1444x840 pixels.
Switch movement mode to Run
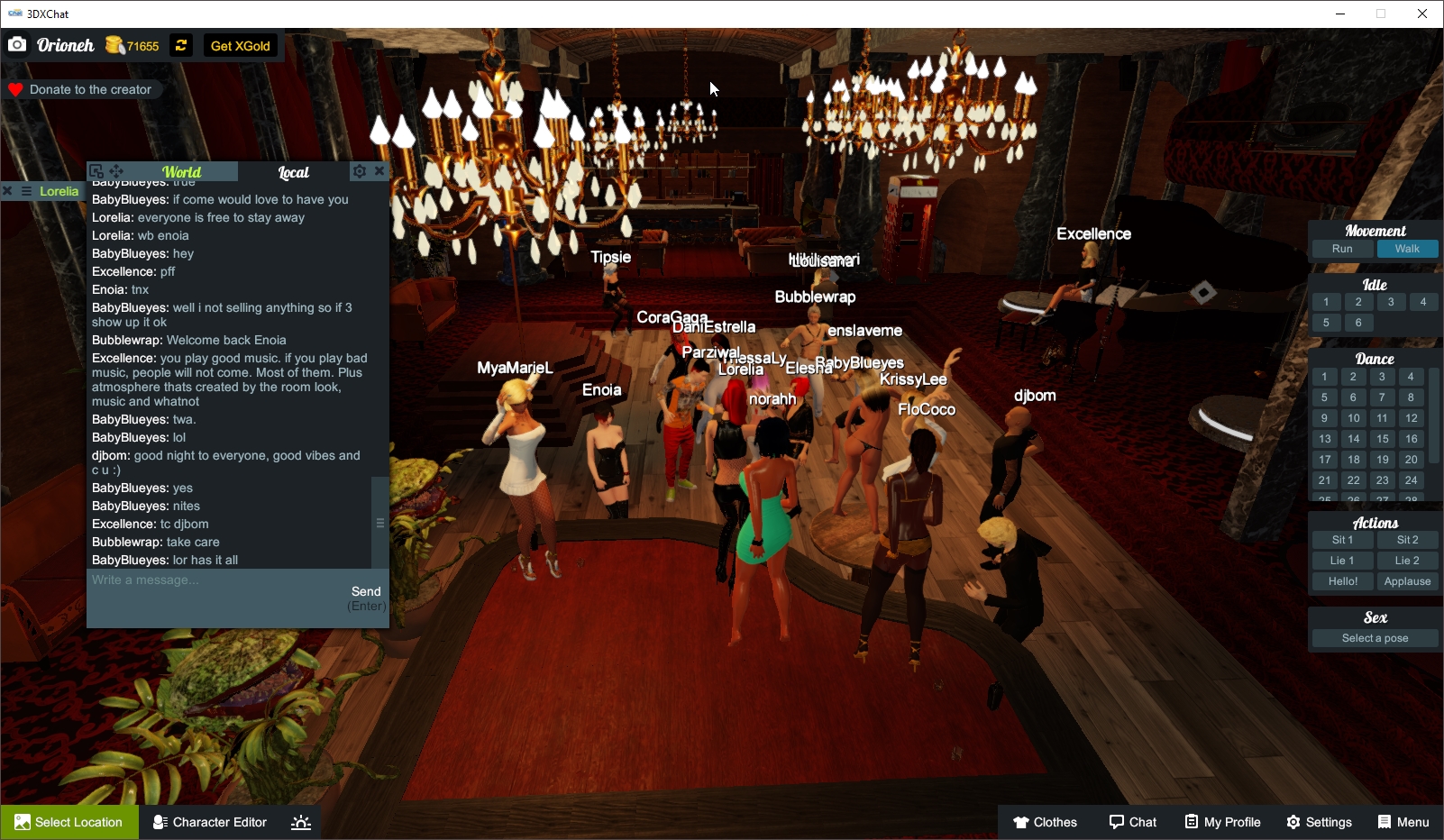[1341, 248]
